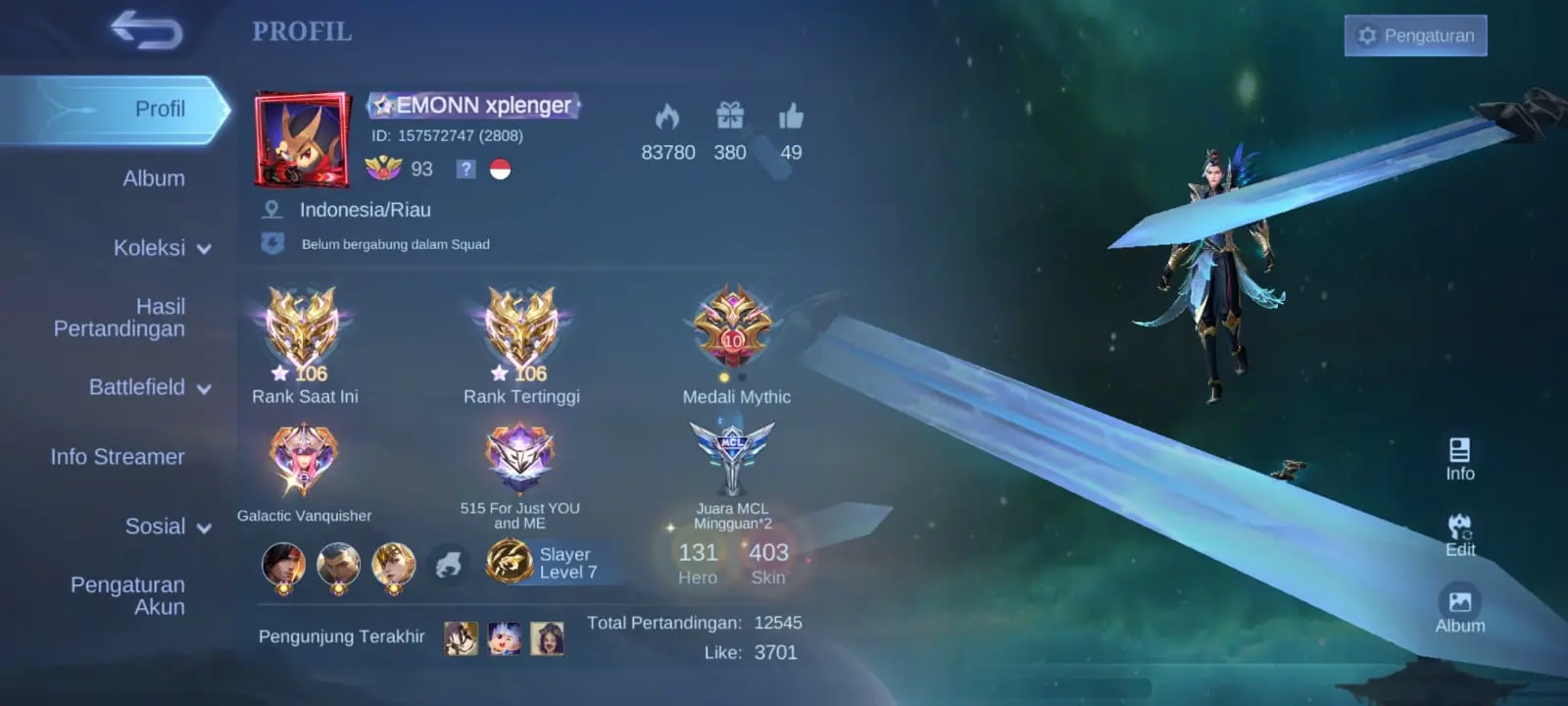Go back using the return arrow
Image resolution: width=1568 pixels, height=706 pixels.
click(x=146, y=29)
